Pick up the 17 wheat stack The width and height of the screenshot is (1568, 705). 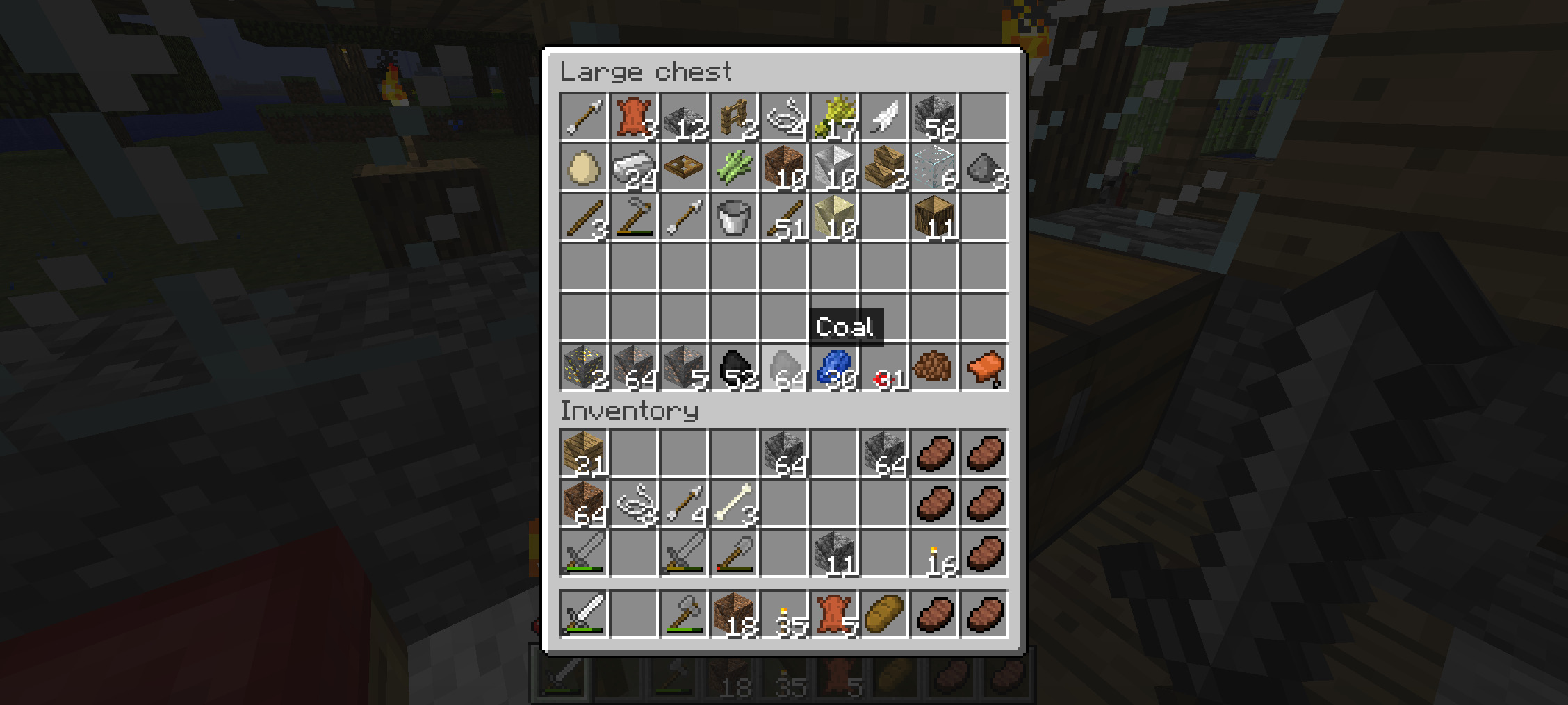pos(834,117)
